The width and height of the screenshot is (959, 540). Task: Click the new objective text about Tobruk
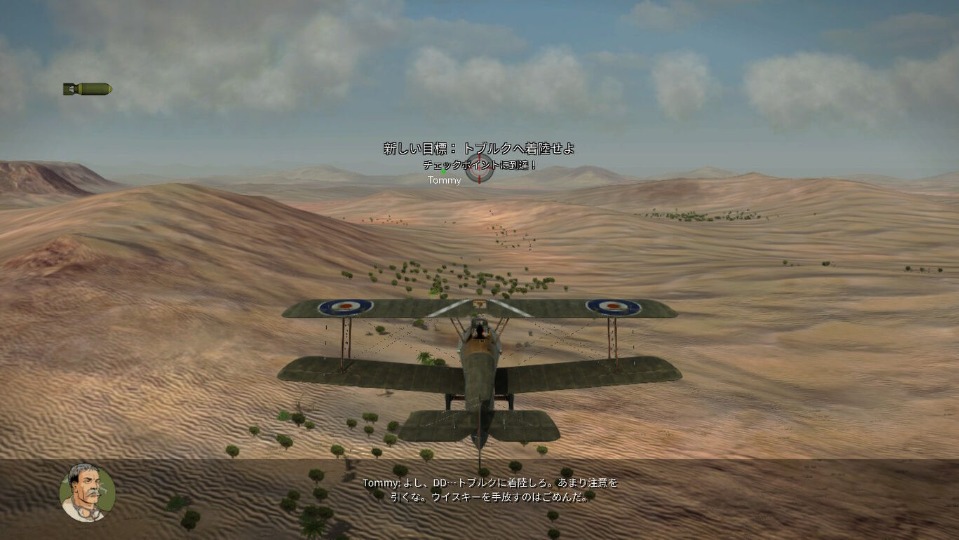coord(478,149)
